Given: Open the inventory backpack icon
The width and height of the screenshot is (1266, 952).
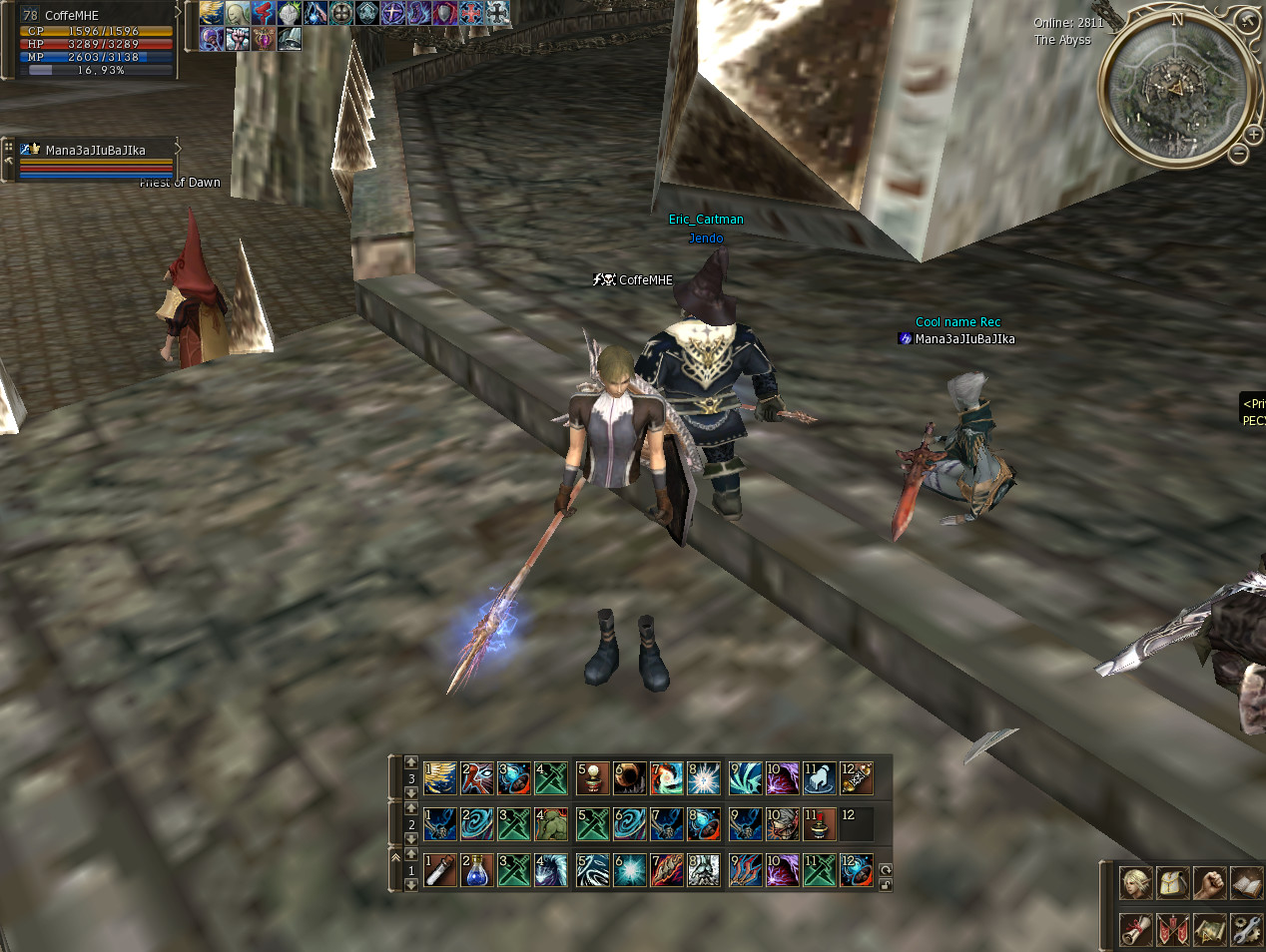Looking at the screenshot, I should click(x=1172, y=883).
